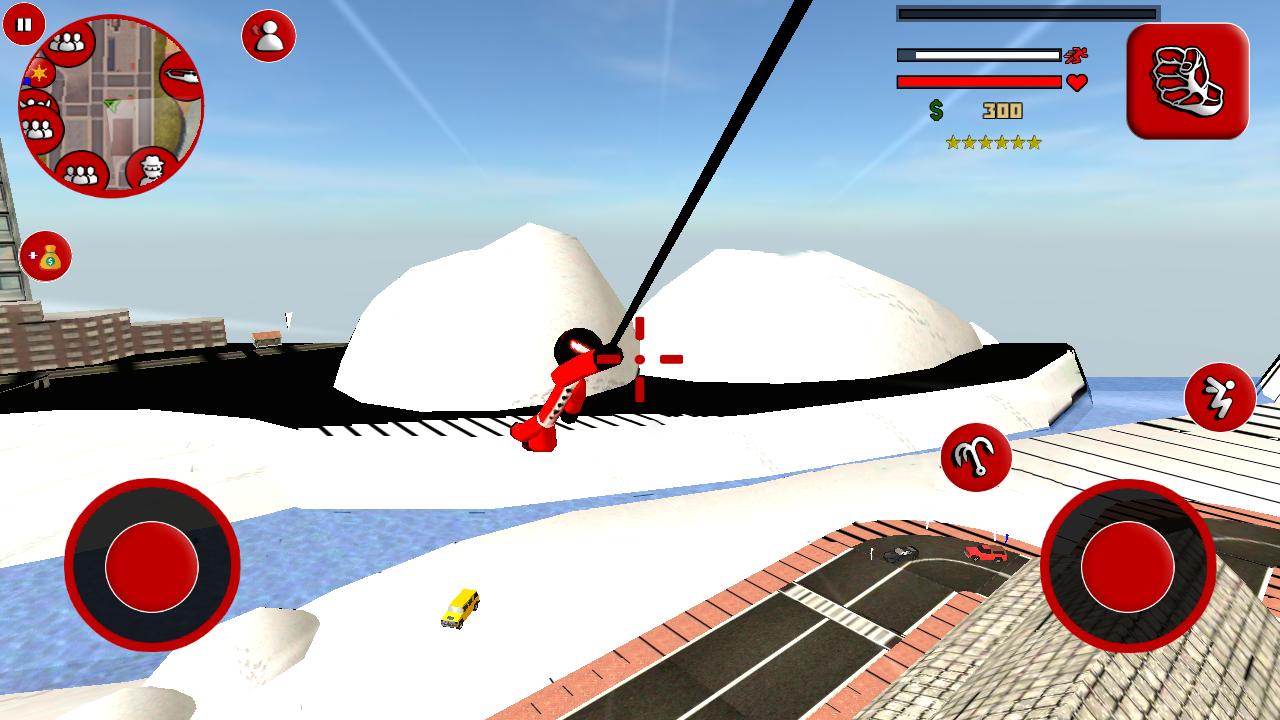Open the money bag shop button
The image size is (1280, 720).
click(46, 257)
